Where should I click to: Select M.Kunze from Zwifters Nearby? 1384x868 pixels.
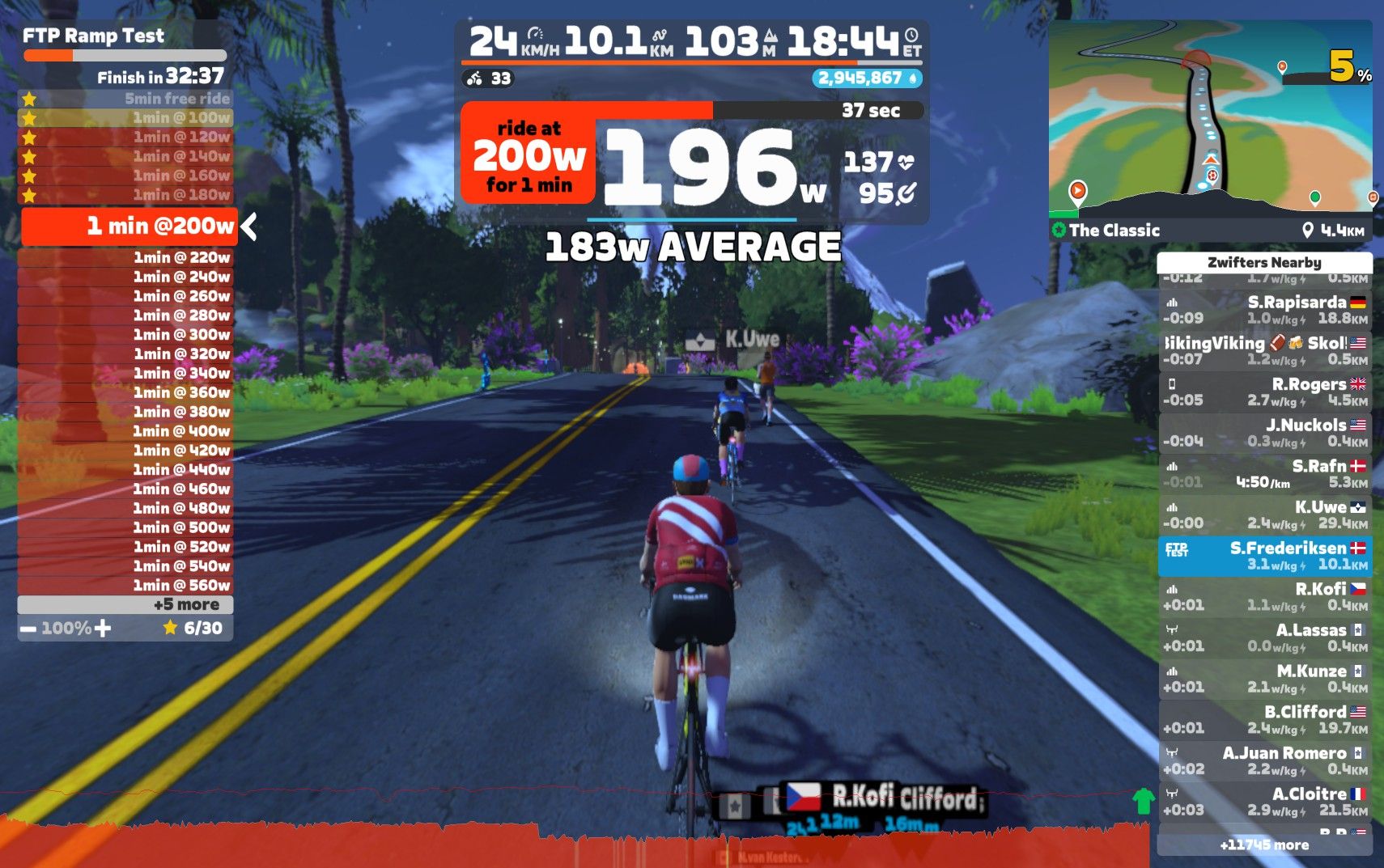click(1264, 679)
